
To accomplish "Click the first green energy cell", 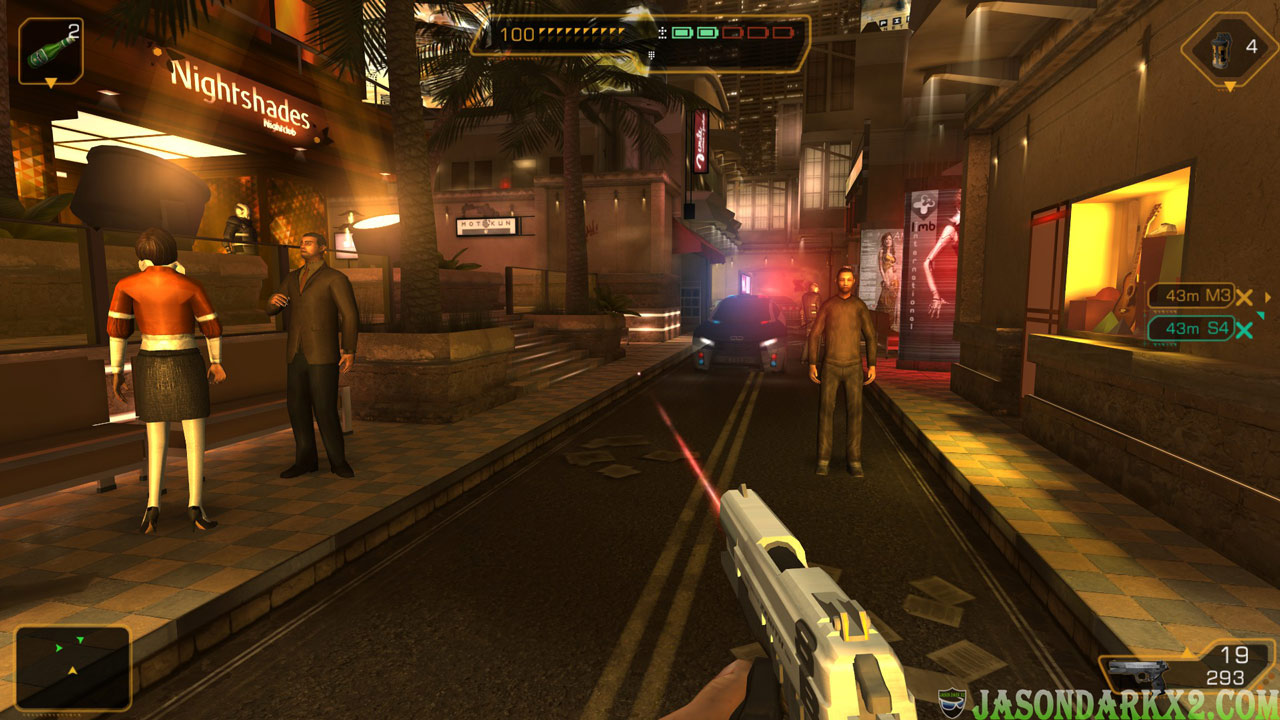I will (682, 33).
